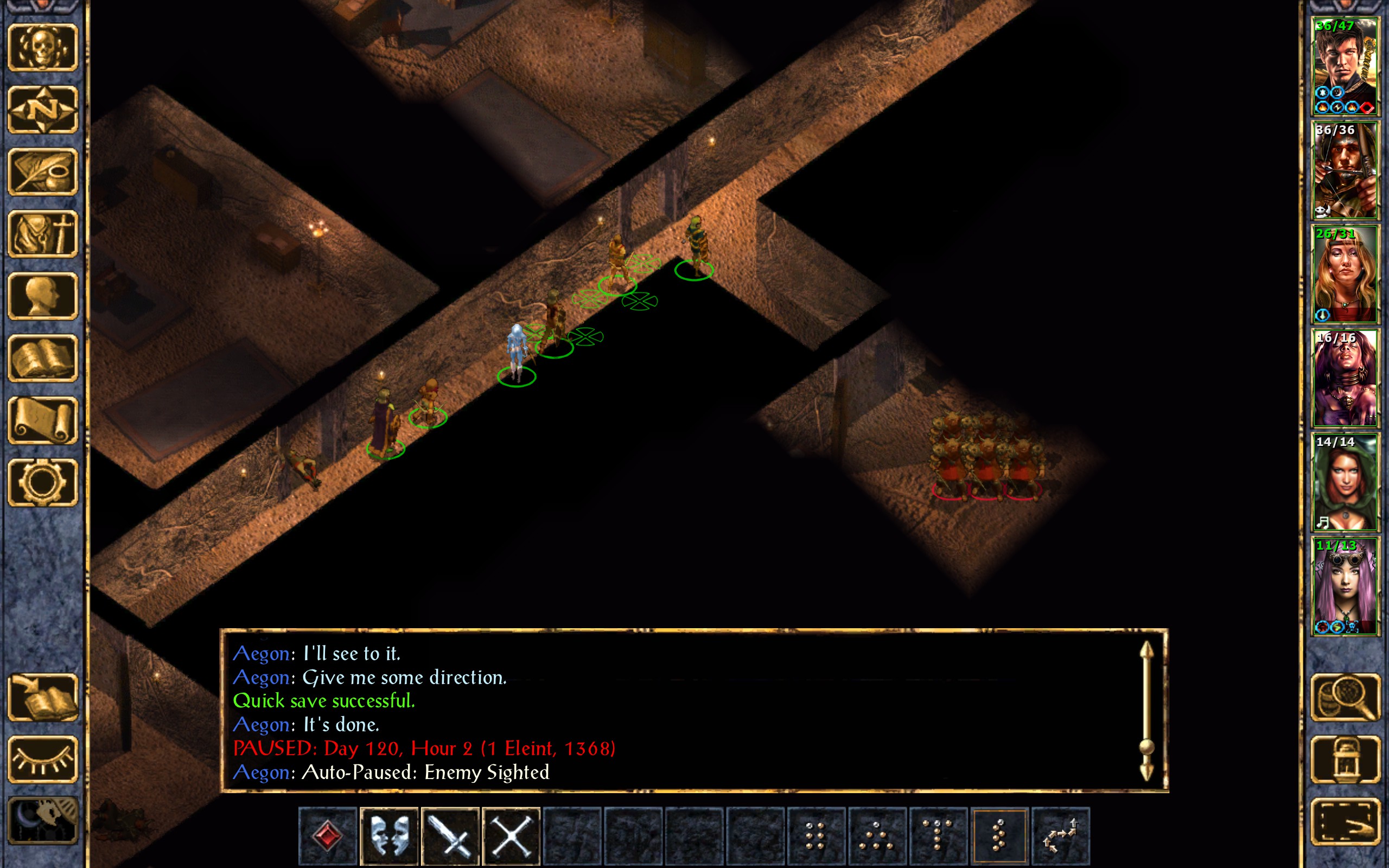
Task: Click the magnifying glass and coins quick loot button
Action: [x=1345, y=697]
